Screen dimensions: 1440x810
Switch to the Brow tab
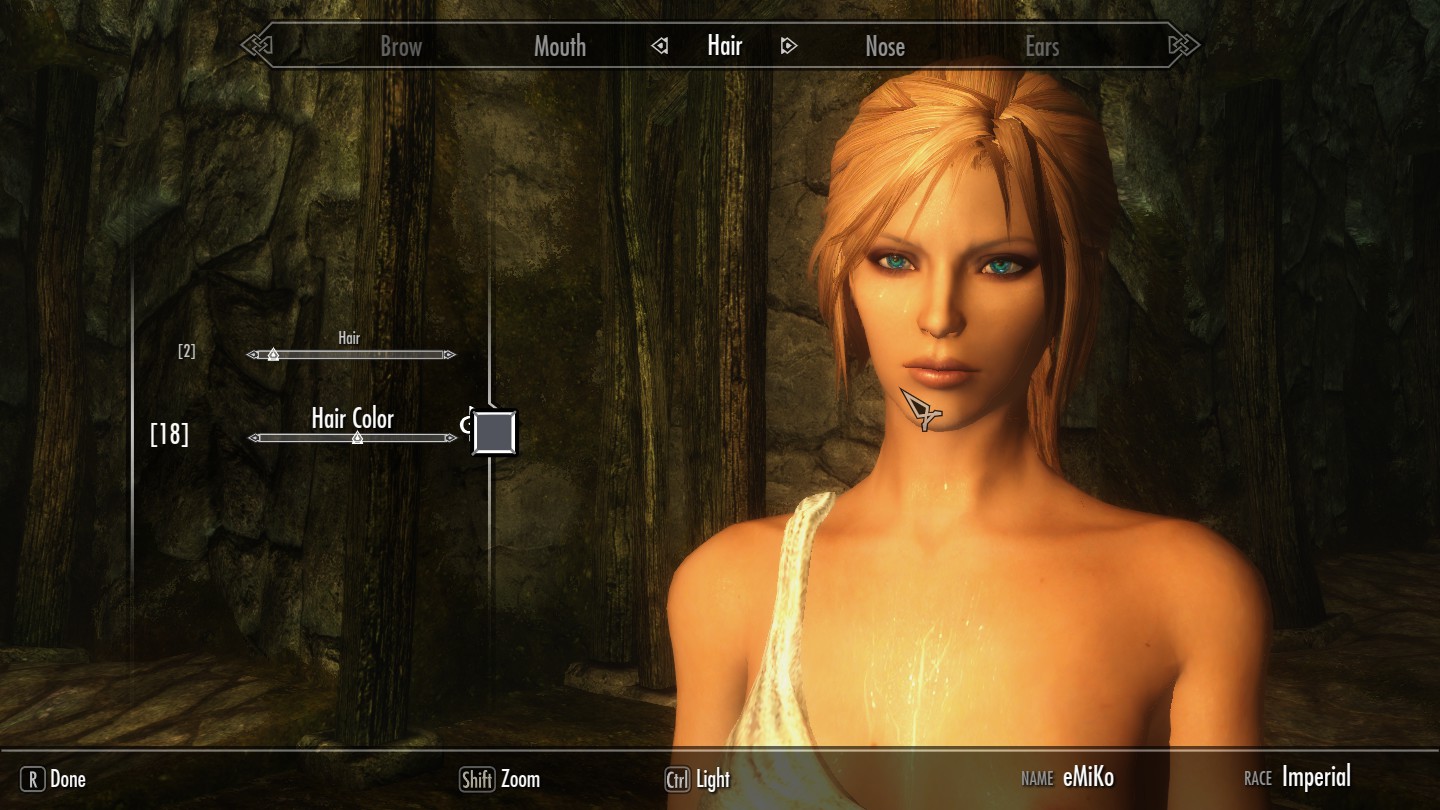401,46
